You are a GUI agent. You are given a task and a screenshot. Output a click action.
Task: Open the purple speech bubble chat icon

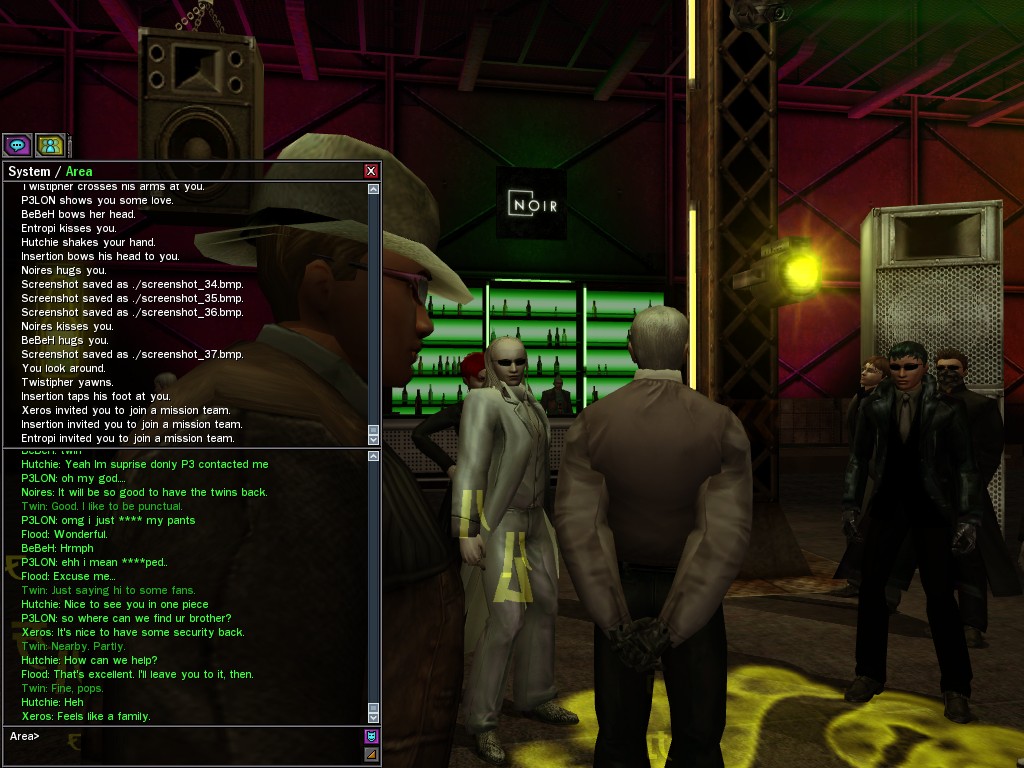(17, 145)
